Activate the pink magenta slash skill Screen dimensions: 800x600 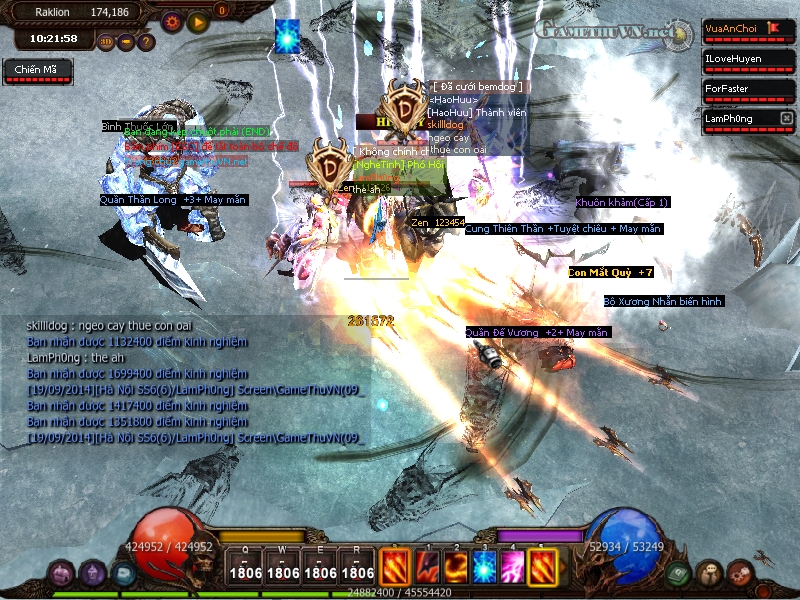click(513, 567)
